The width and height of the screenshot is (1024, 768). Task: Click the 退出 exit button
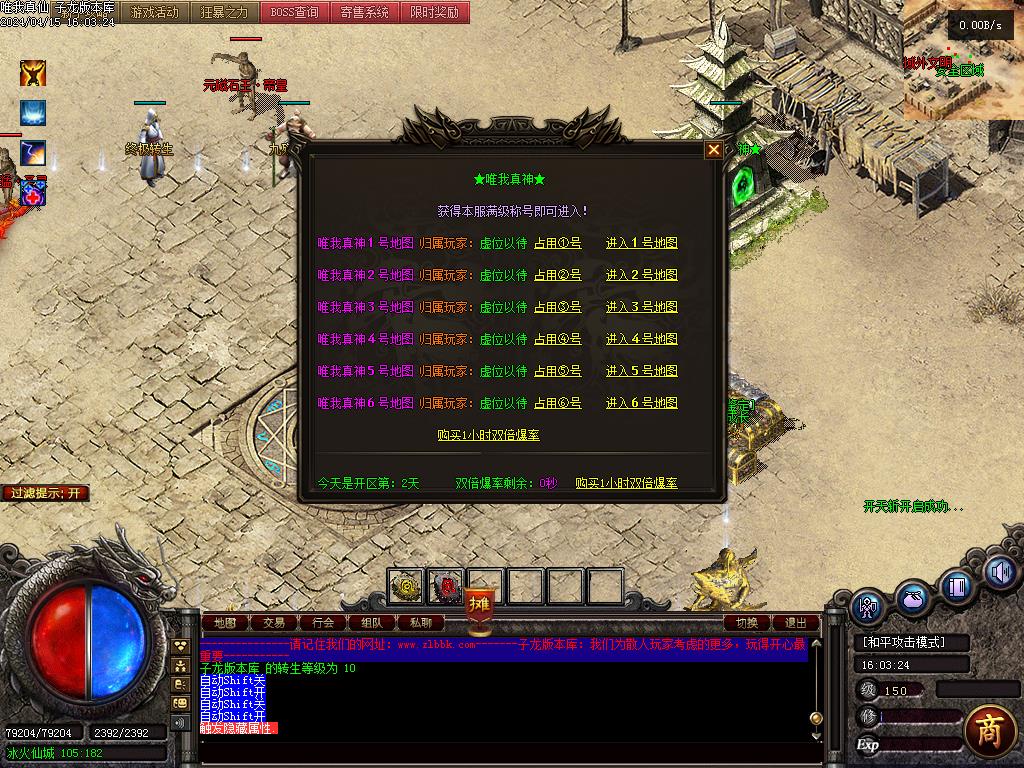(795, 622)
